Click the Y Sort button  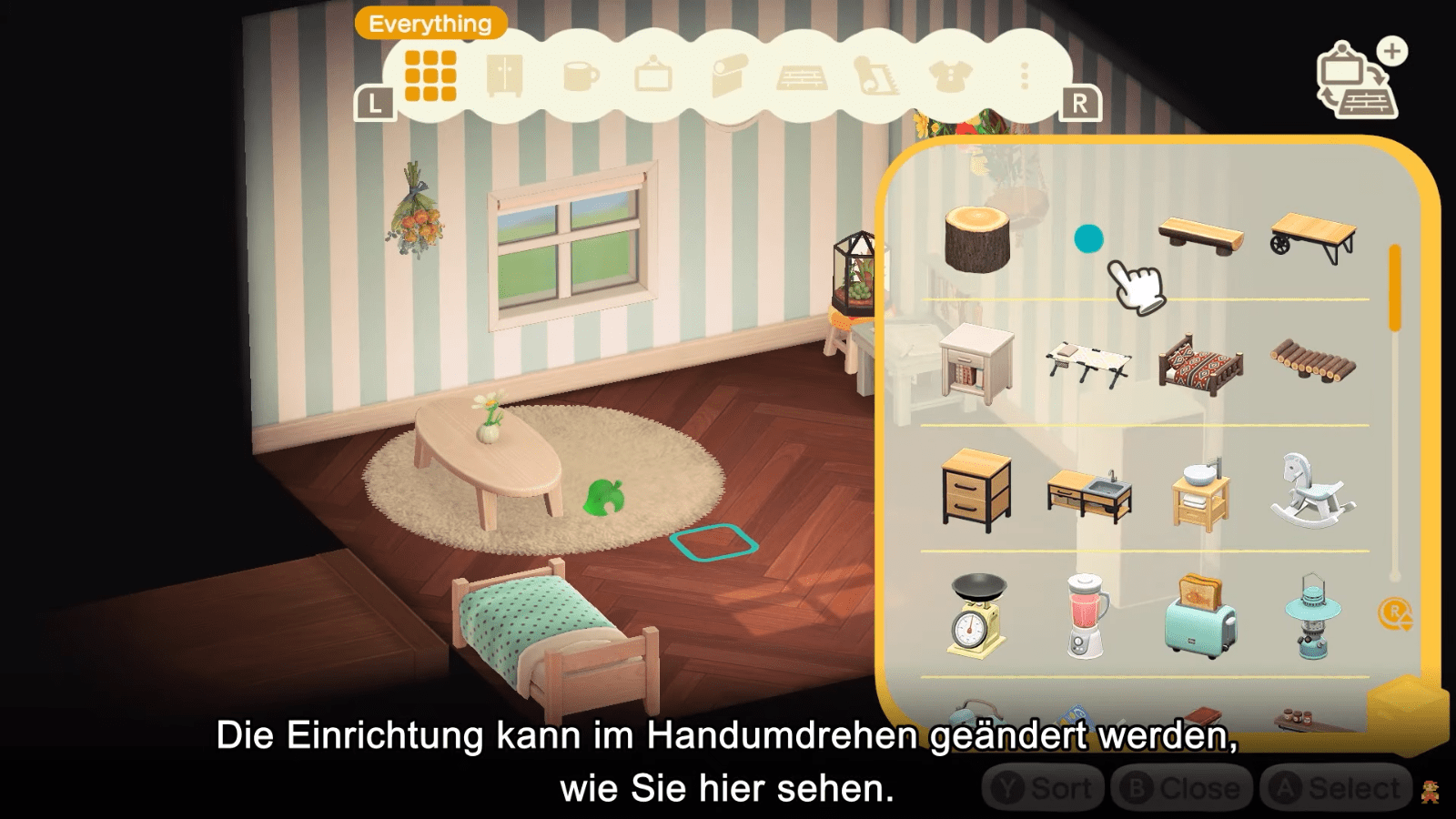(x=1045, y=787)
